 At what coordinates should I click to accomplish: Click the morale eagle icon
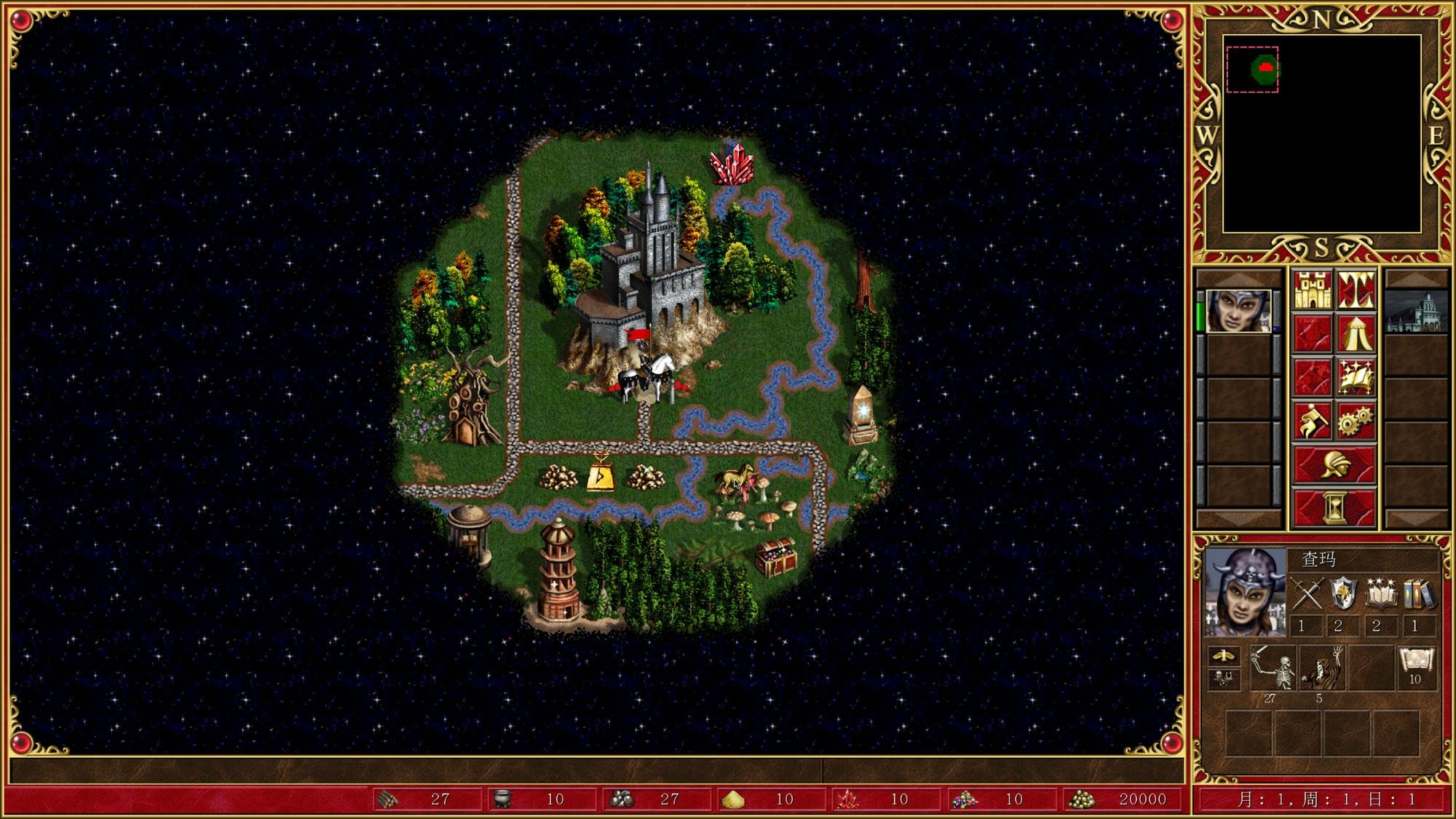pos(1224,655)
